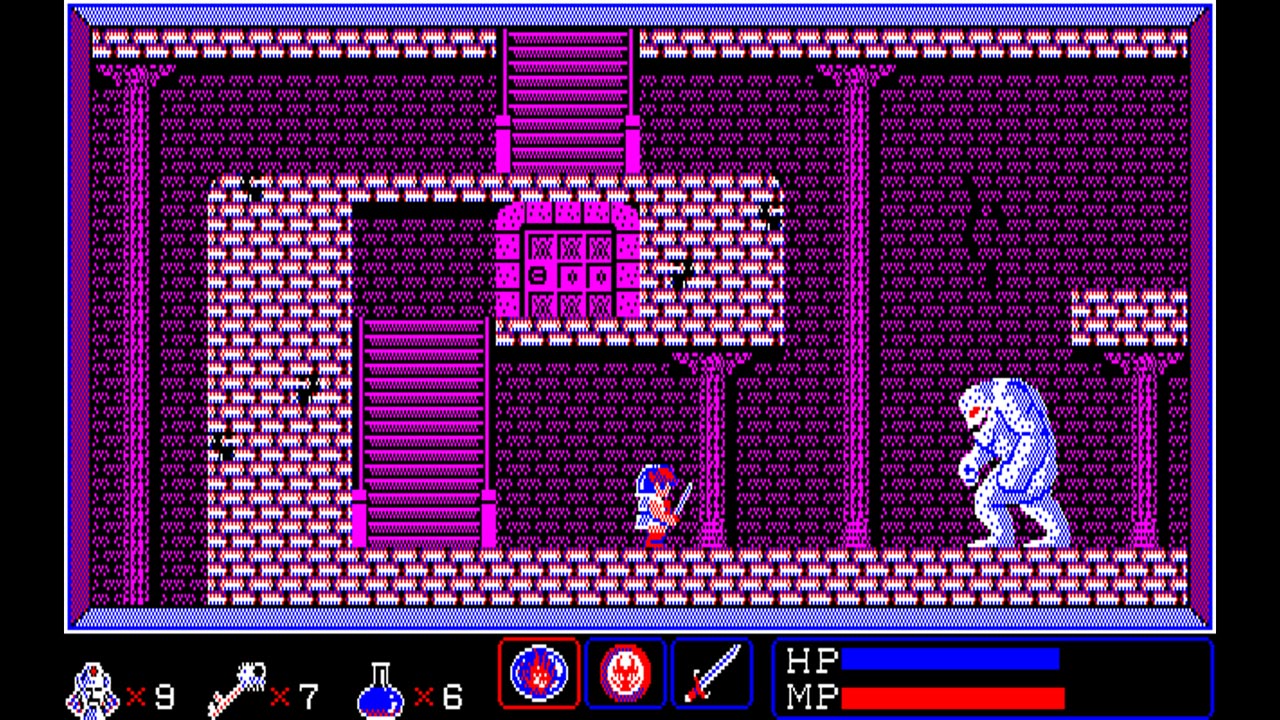
Task: Equip the sword icon in the HUD
Action: pyautogui.click(x=712, y=673)
